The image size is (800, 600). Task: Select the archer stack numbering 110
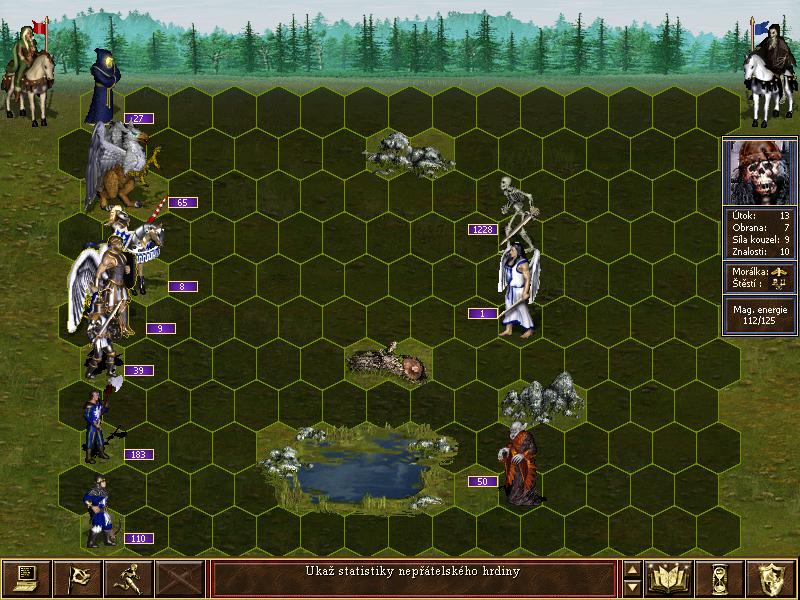point(98,510)
